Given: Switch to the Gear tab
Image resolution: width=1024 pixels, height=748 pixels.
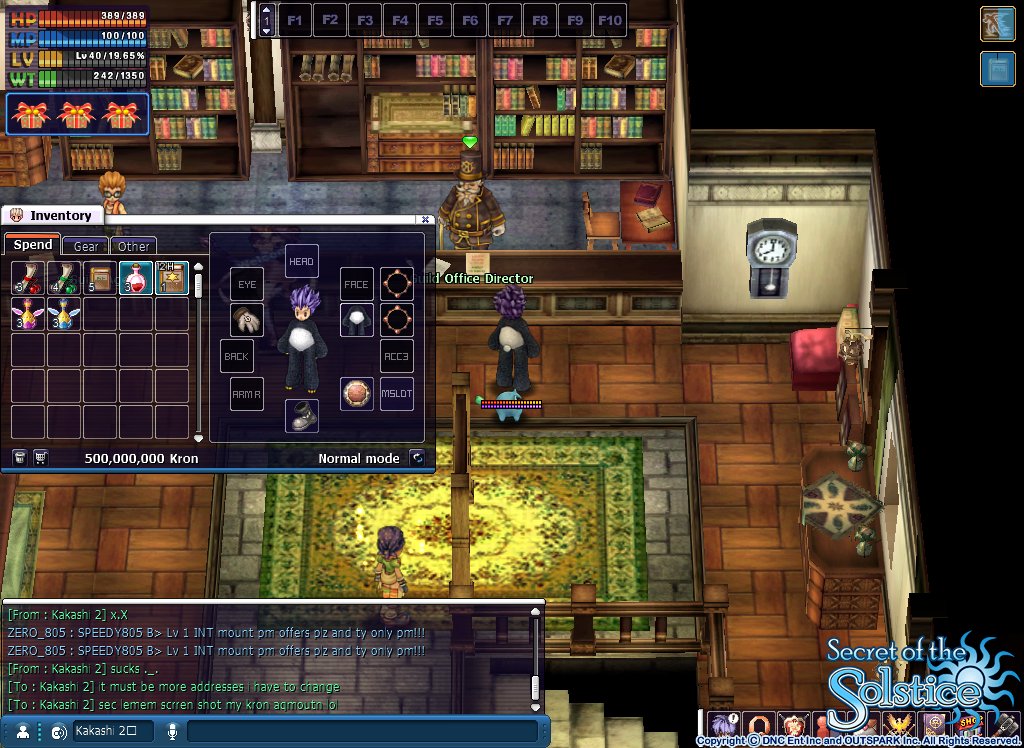Looking at the screenshot, I should 86,246.
